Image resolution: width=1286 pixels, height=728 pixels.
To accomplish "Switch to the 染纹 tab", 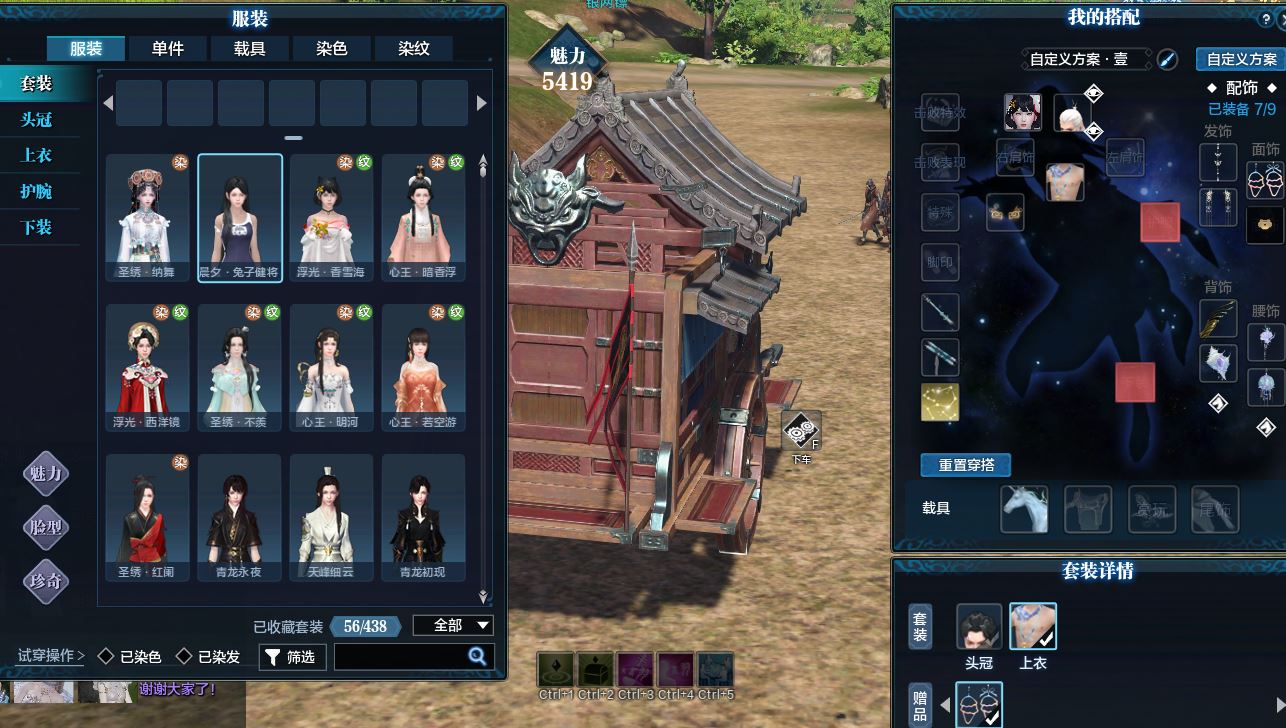I will point(414,48).
